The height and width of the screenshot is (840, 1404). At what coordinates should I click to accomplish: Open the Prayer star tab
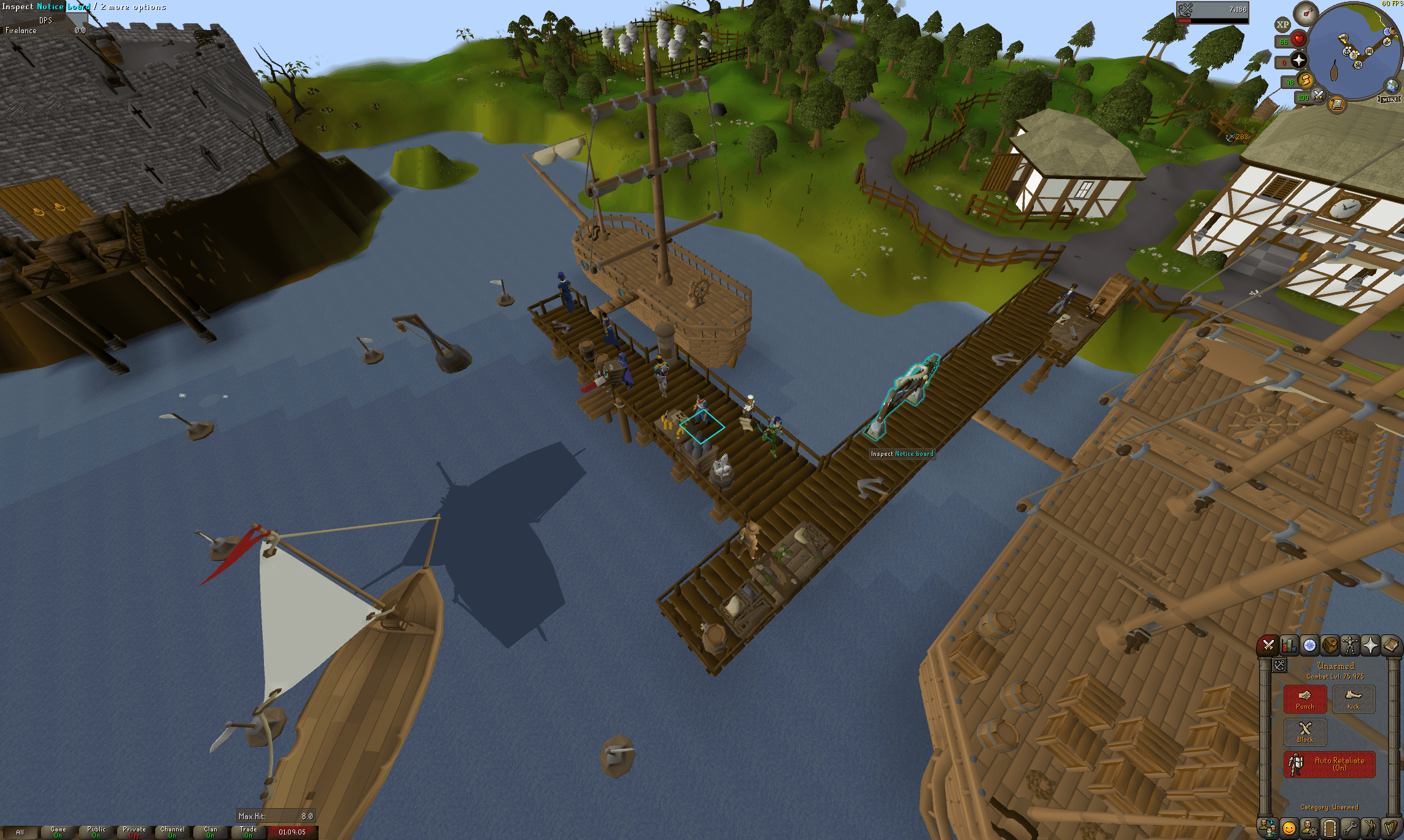click(x=1370, y=645)
